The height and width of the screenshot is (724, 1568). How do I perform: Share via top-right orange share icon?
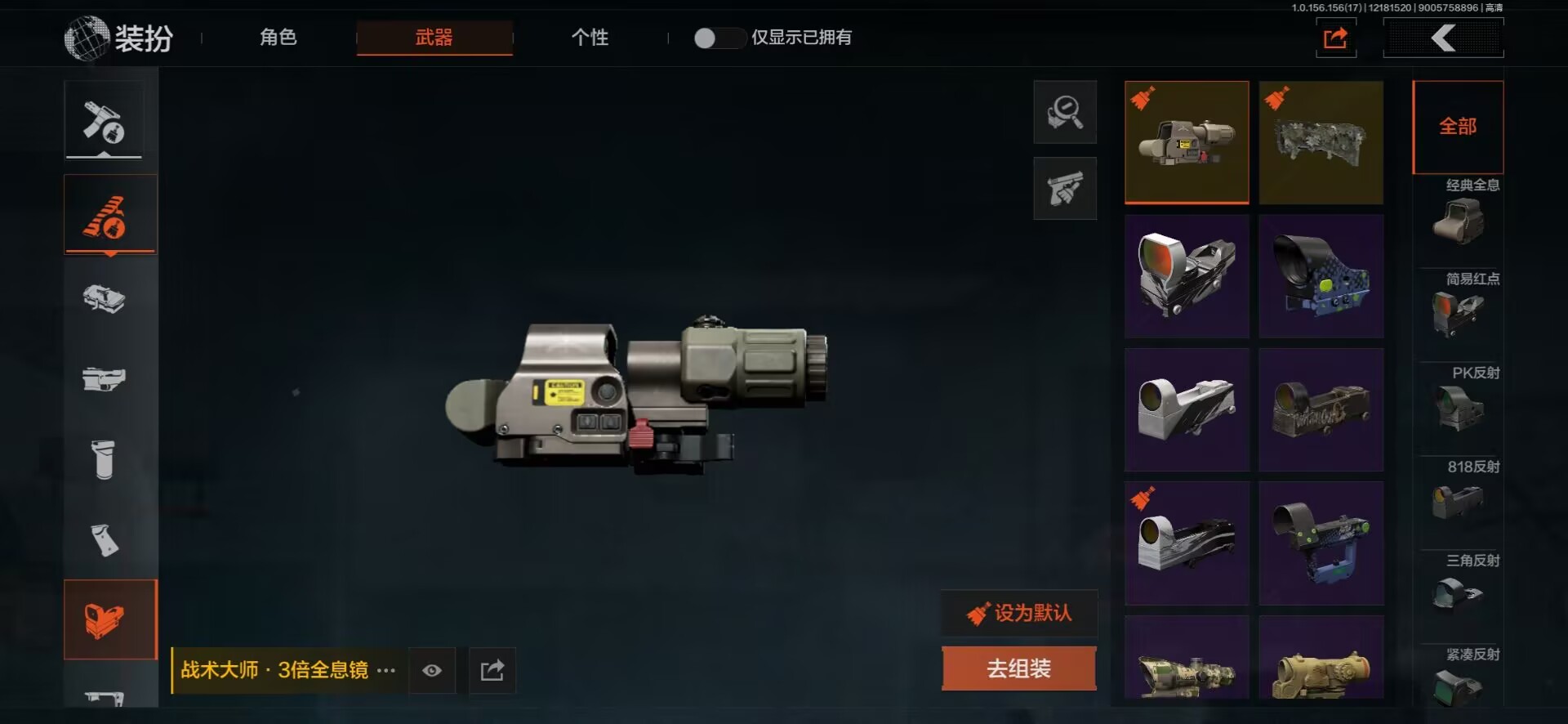(x=1335, y=38)
